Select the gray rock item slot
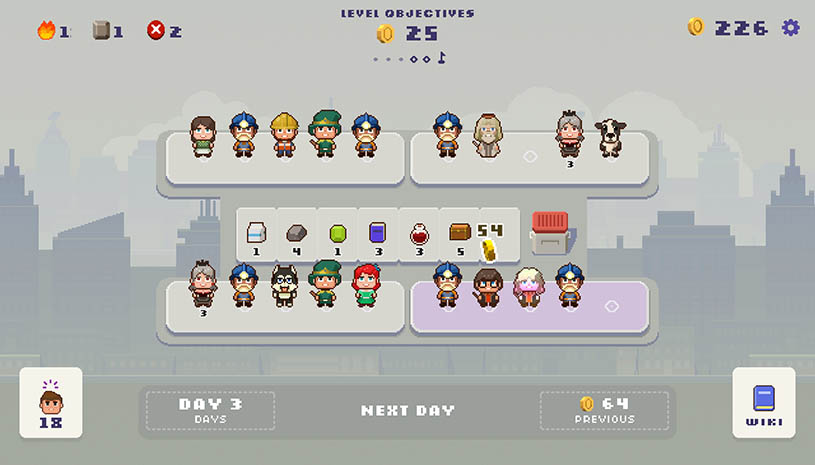Screen dimensions: 815x465 [x=296, y=236]
